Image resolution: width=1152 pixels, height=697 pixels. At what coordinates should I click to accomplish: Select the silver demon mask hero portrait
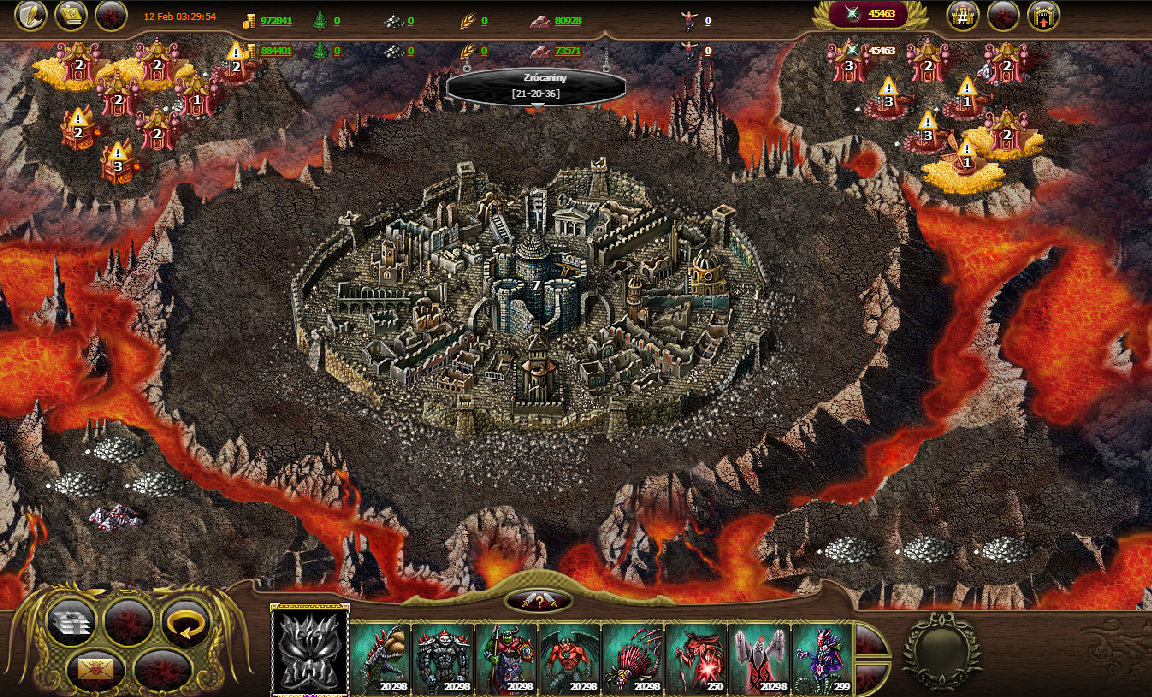(310, 648)
